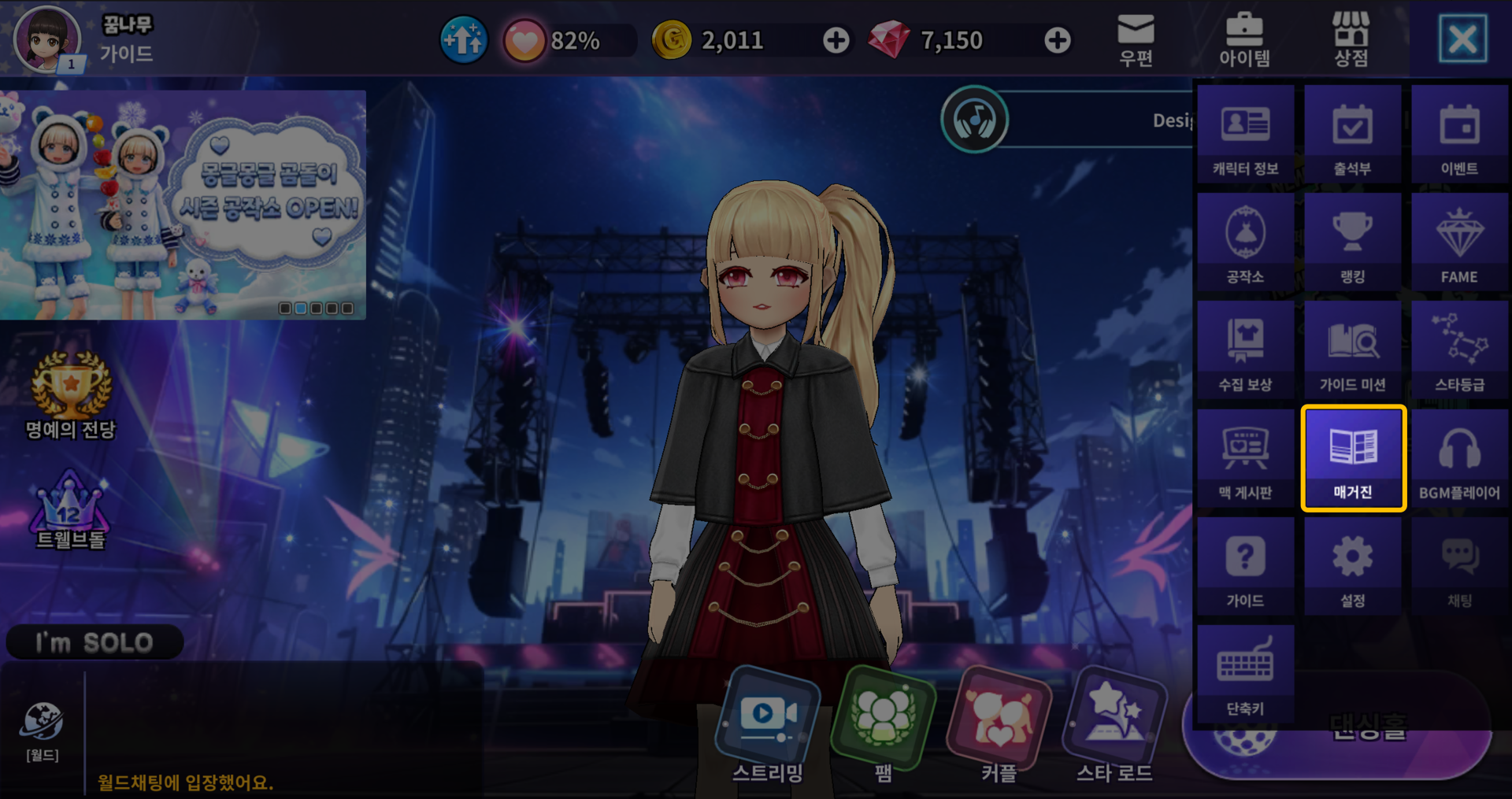Viewport: 1512px width, 799px height.
Task: Add more gold with the plus button
Action: click(x=836, y=40)
